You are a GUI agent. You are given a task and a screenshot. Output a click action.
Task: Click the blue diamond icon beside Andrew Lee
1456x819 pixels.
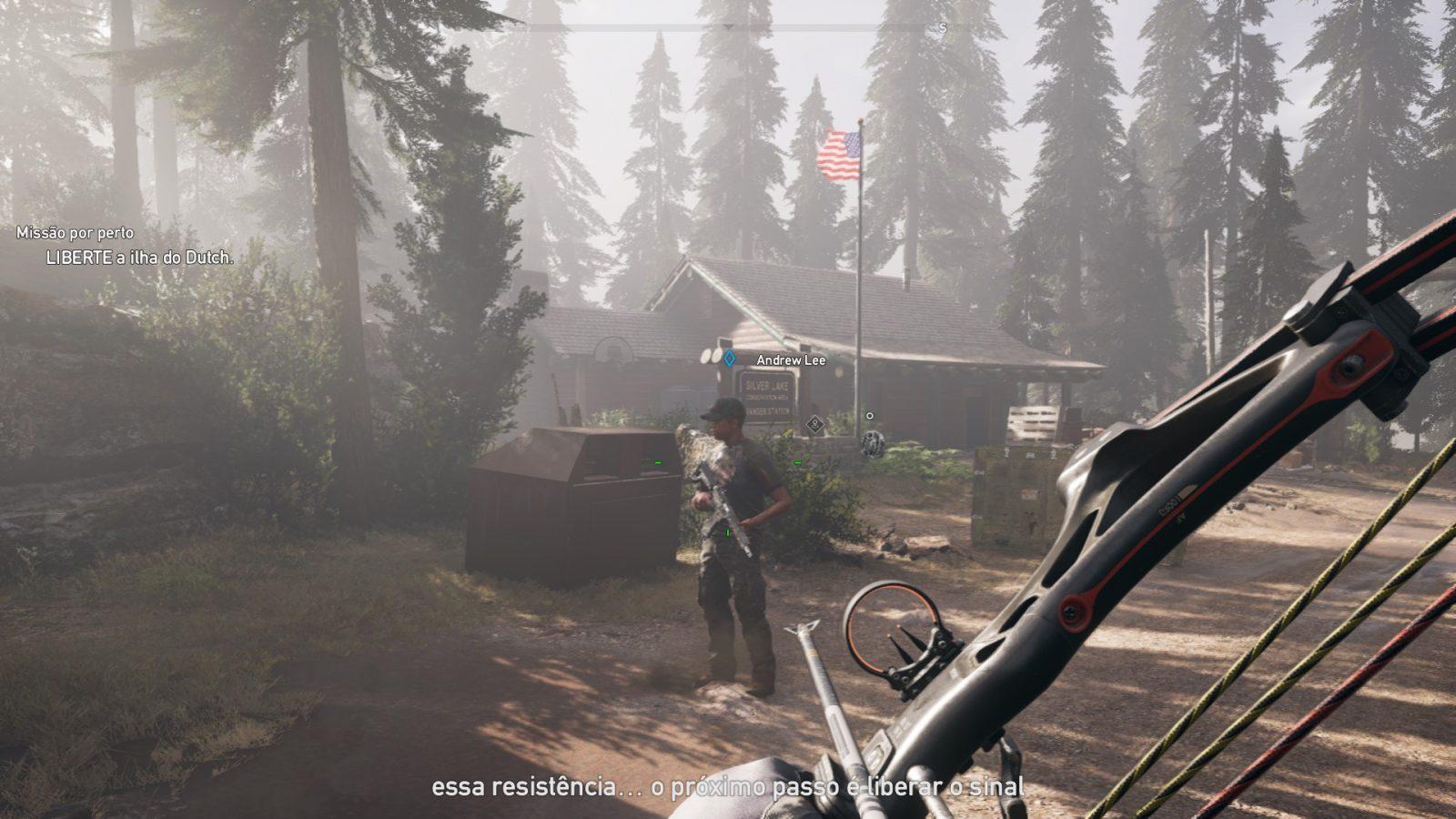pyautogui.click(x=729, y=359)
